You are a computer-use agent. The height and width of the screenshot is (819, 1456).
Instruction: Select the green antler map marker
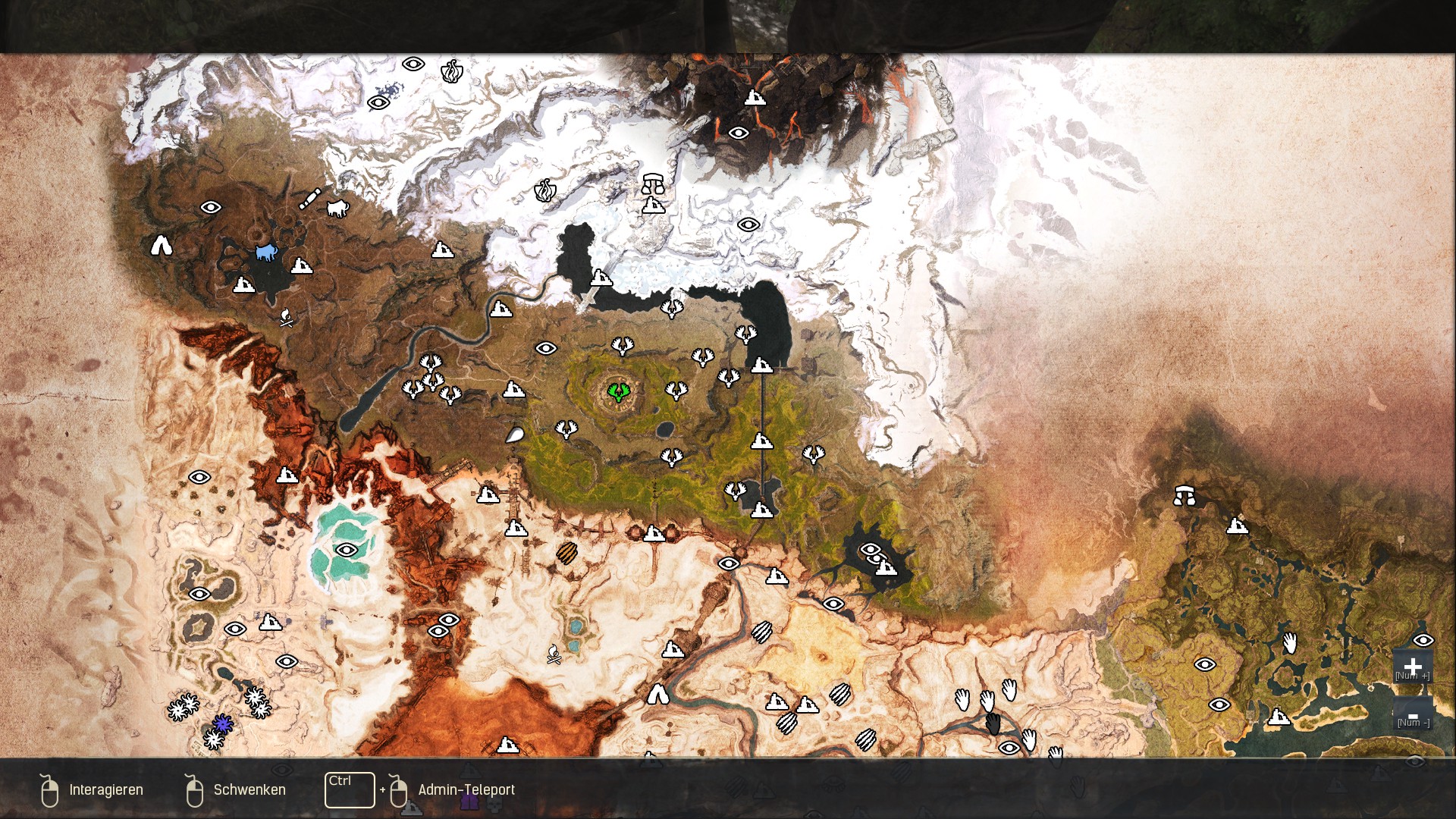(619, 391)
